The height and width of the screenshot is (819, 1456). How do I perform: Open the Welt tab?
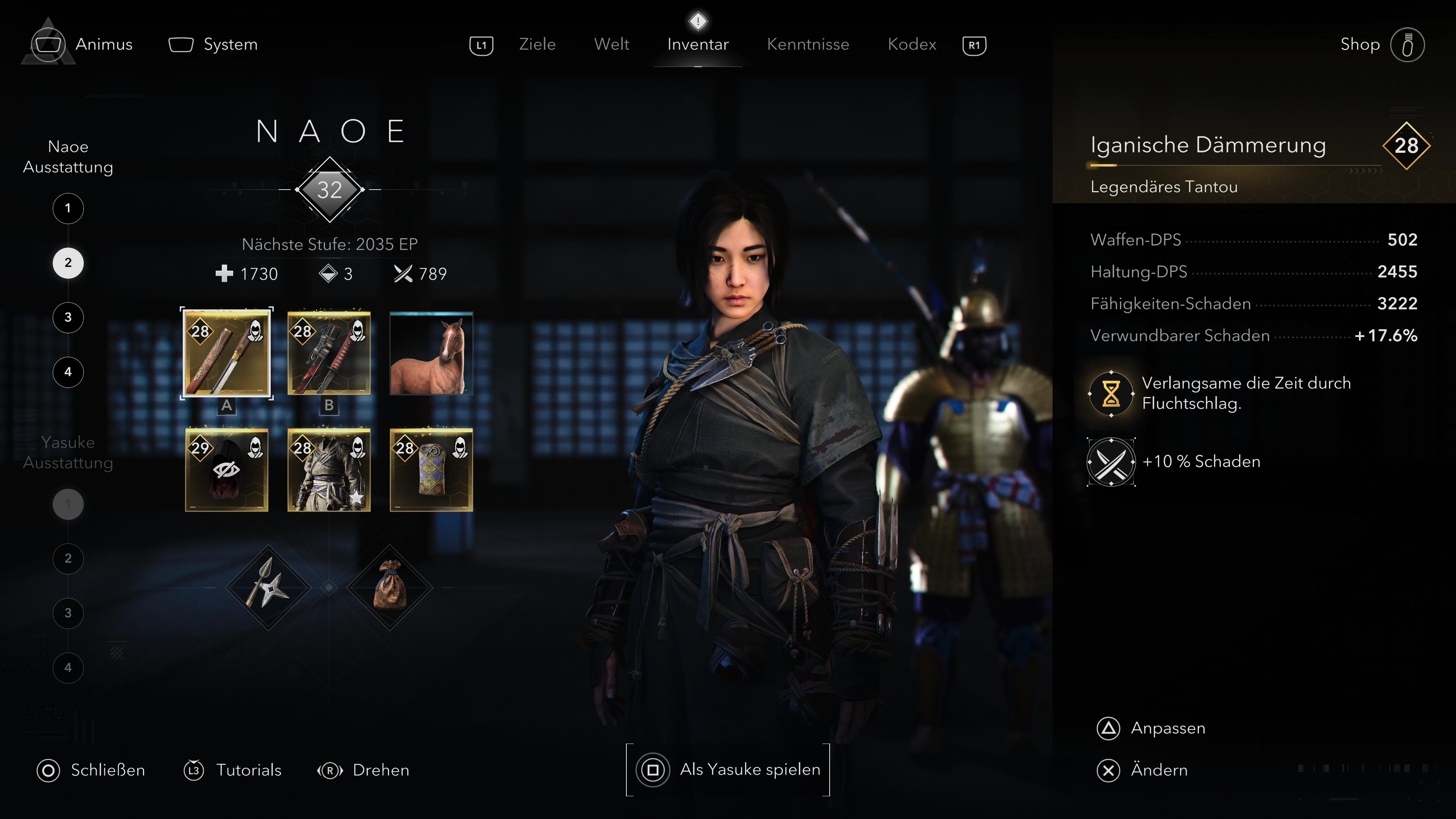612,44
